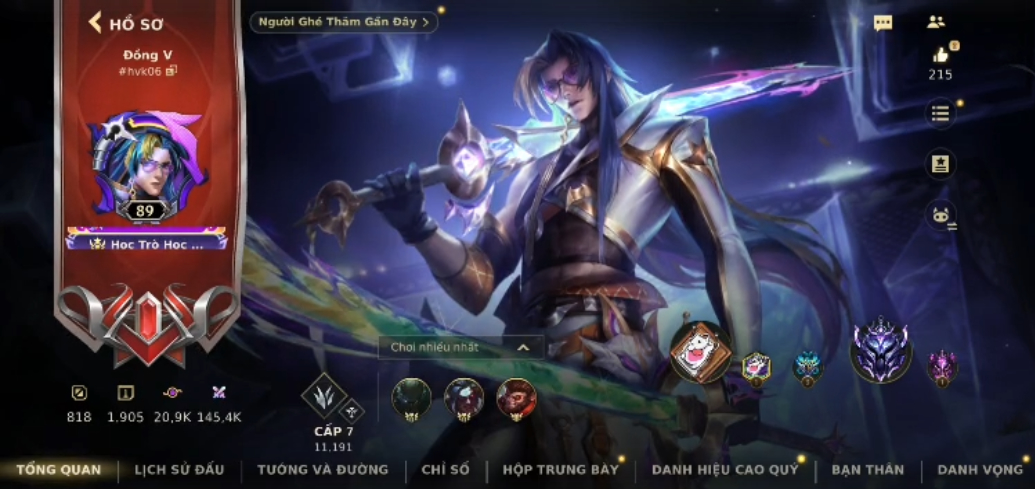Go back using the Hồ Sơ arrow
1035x489 pixels.
pos(97,23)
